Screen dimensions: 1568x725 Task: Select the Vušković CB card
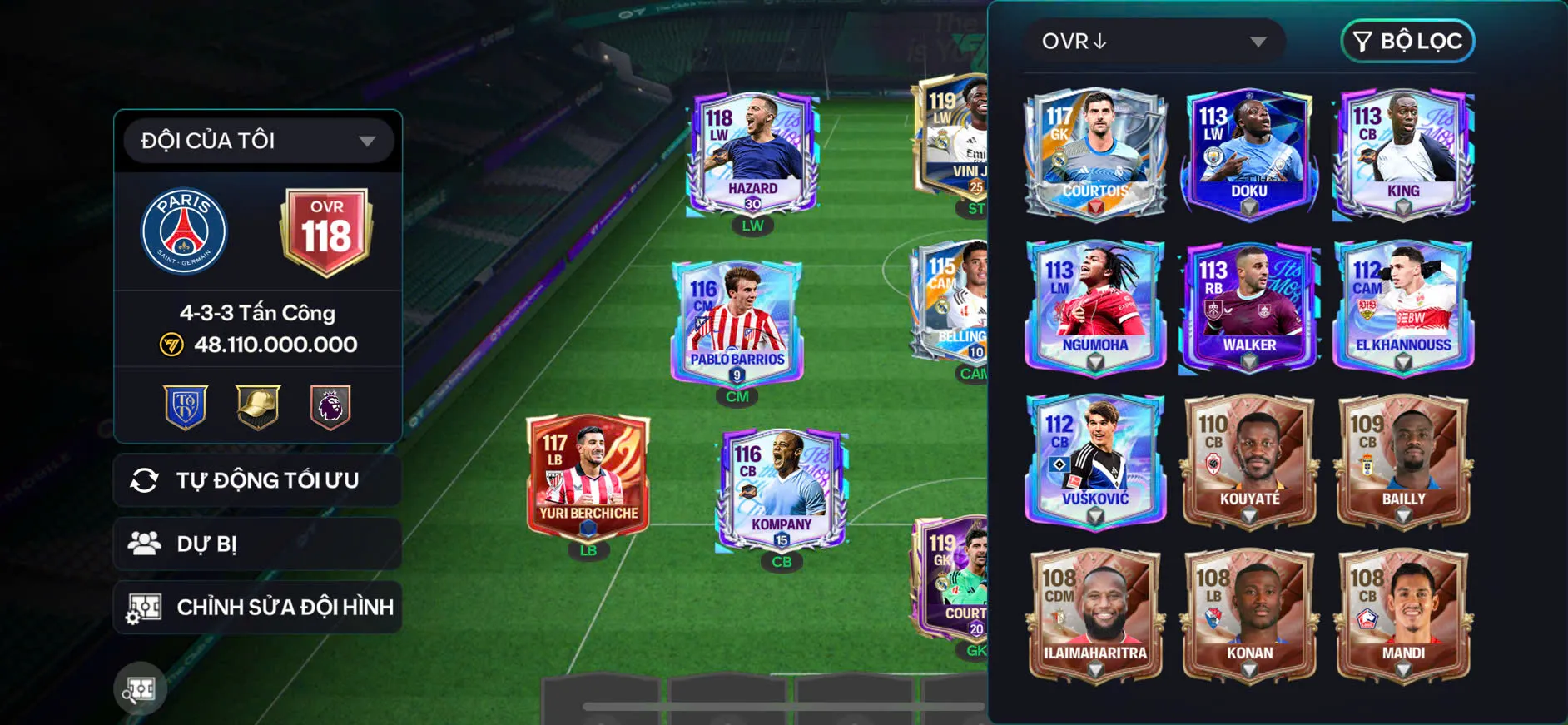[1095, 460]
